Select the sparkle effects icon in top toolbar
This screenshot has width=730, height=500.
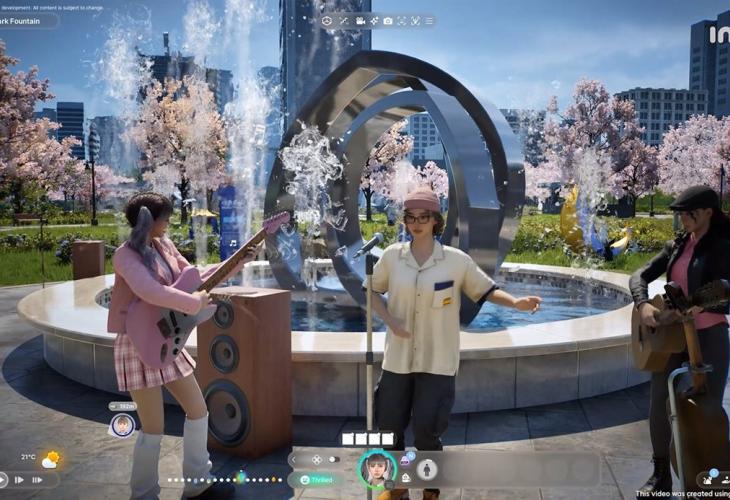coord(374,21)
